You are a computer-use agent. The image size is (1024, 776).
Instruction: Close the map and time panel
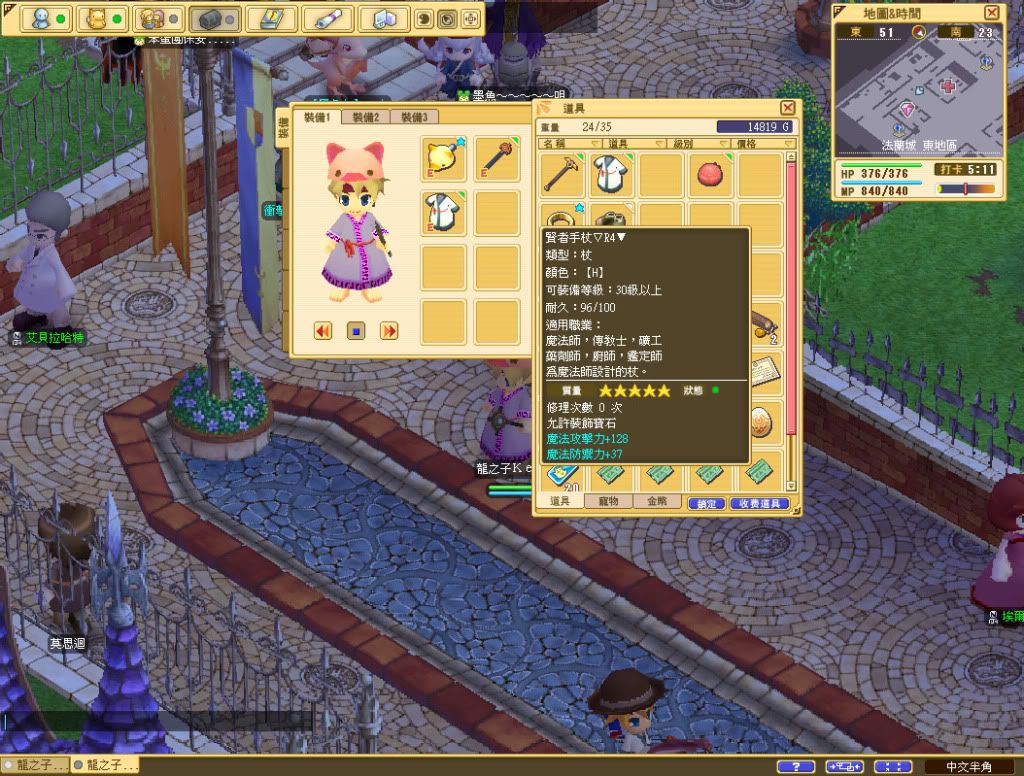point(991,12)
